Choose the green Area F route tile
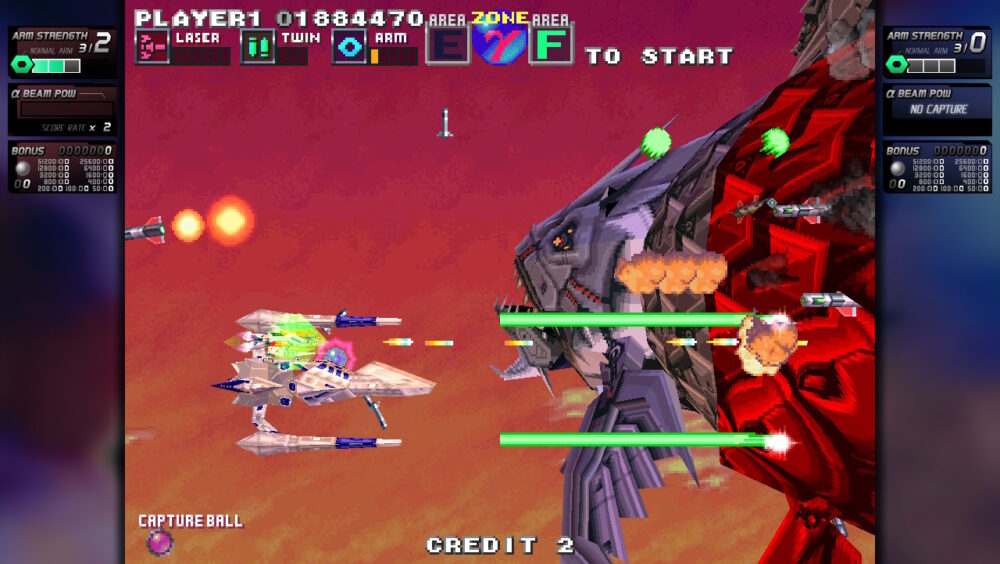The height and width of the screenshot is (564, 1000). (550, 44)
